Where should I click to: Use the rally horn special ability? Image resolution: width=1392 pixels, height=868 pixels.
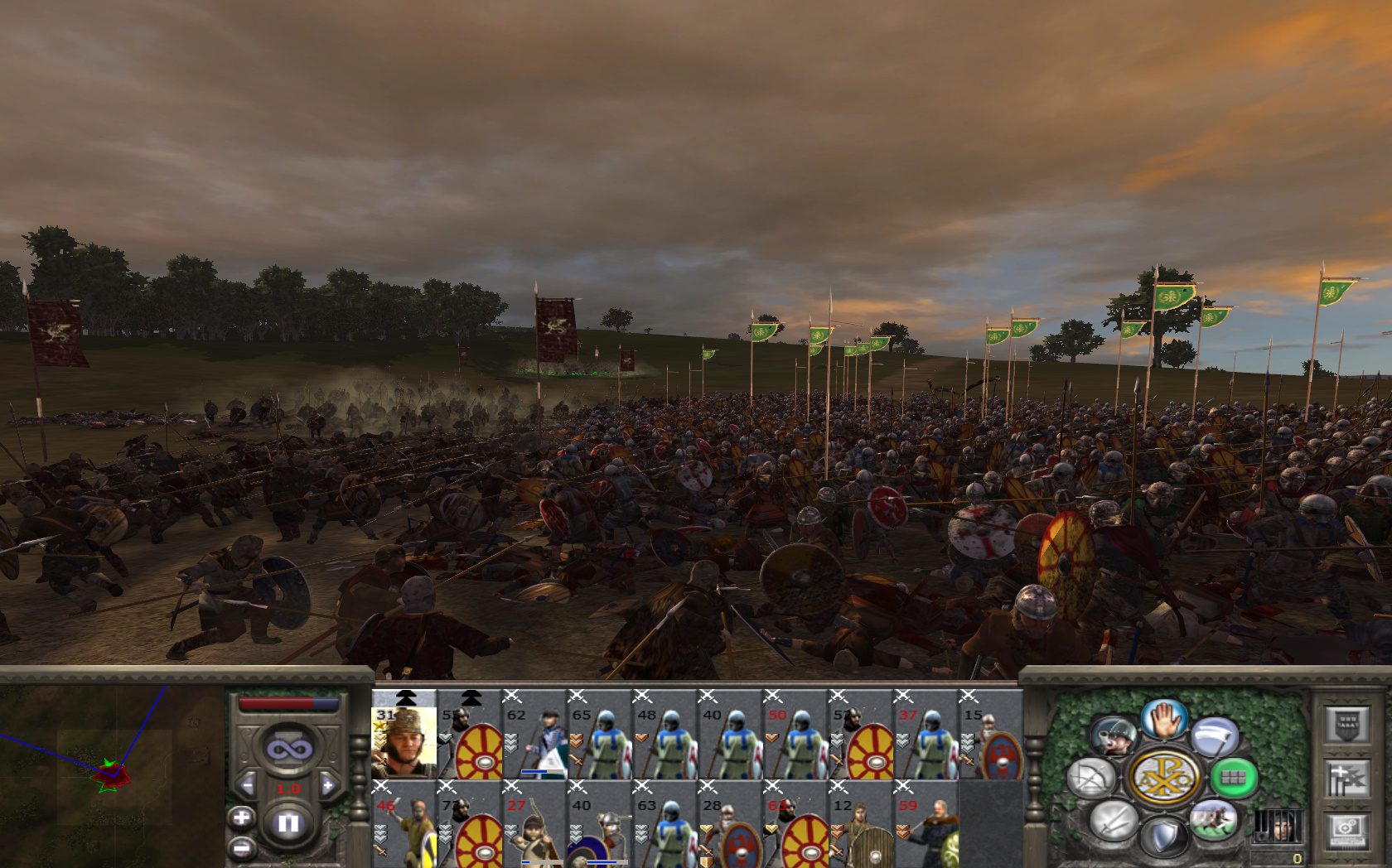pos(1113,736)
